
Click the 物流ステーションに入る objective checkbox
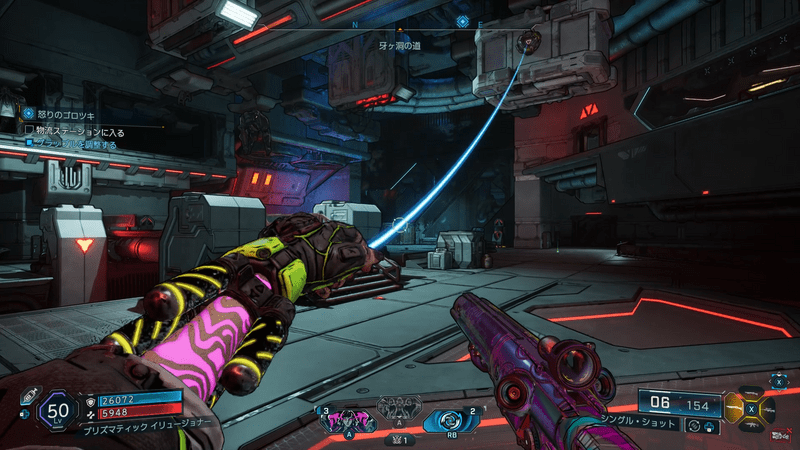pos(29,129)
